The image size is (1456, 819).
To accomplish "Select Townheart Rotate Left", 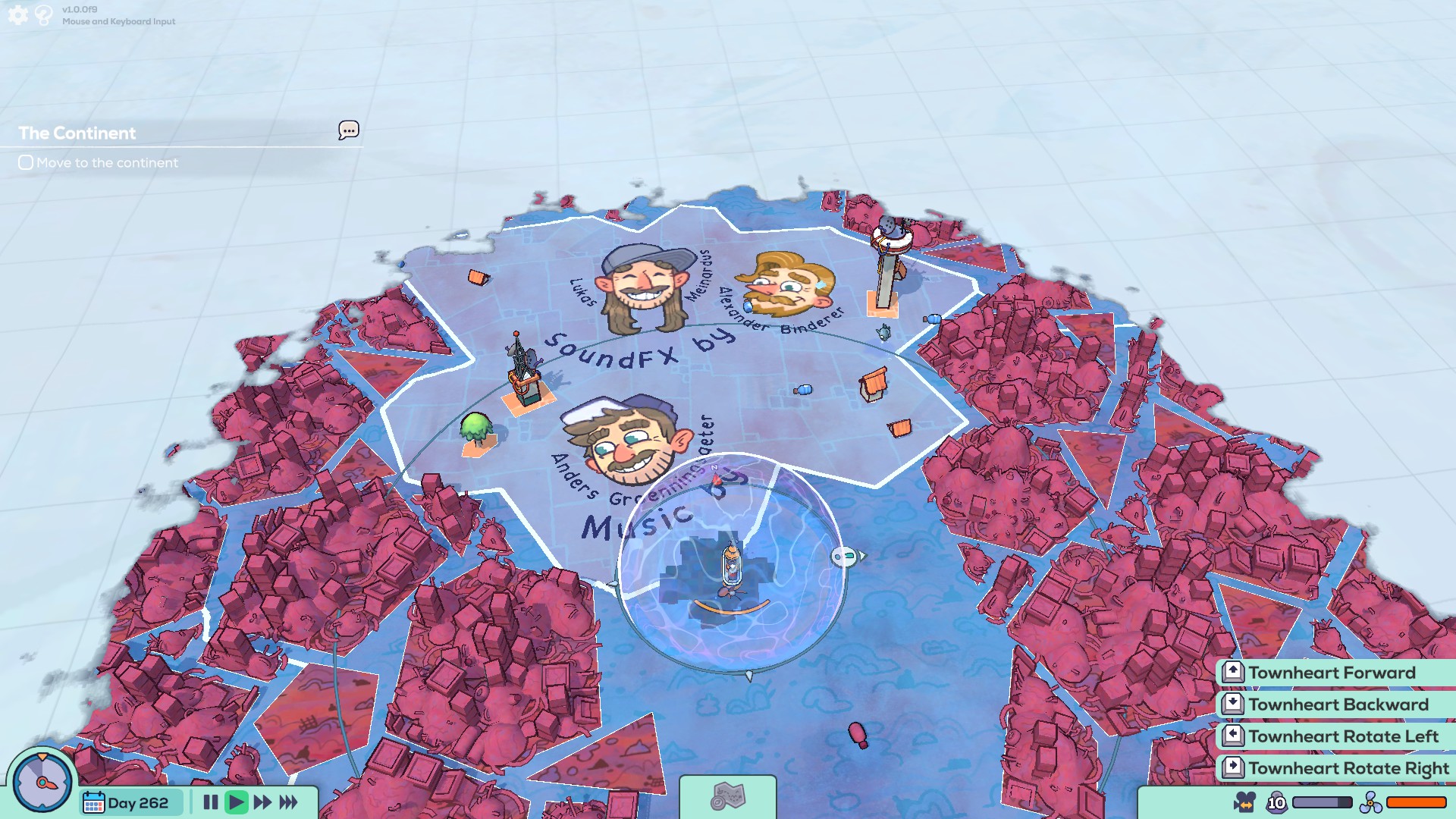I will 1343,736.
